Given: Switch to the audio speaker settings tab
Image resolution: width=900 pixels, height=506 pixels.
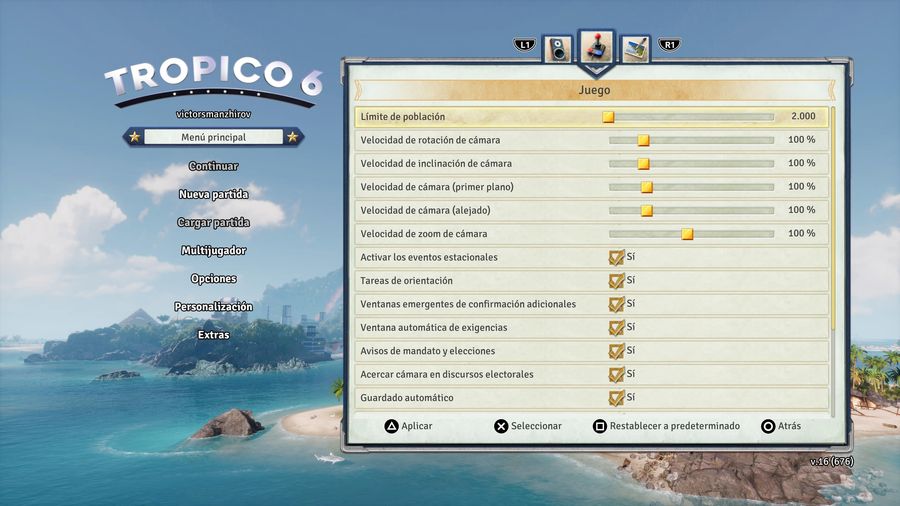Looking at the screenshot, I should pos(557,48).
